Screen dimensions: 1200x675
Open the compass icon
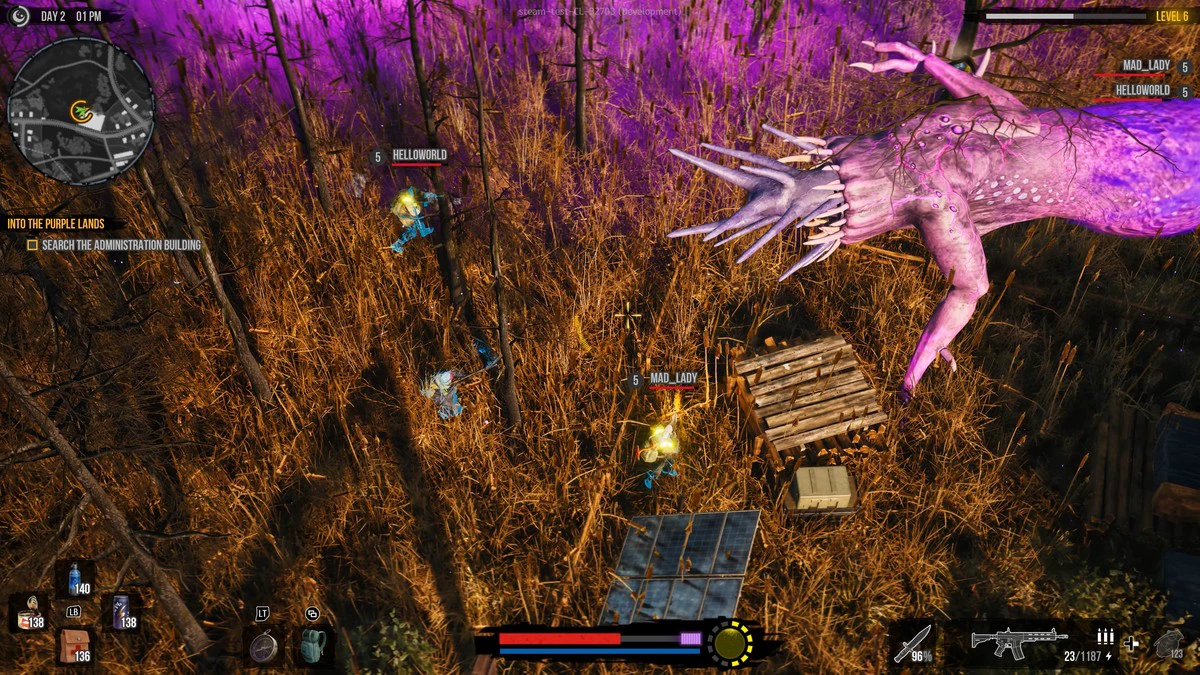click(x=264, y=646)
